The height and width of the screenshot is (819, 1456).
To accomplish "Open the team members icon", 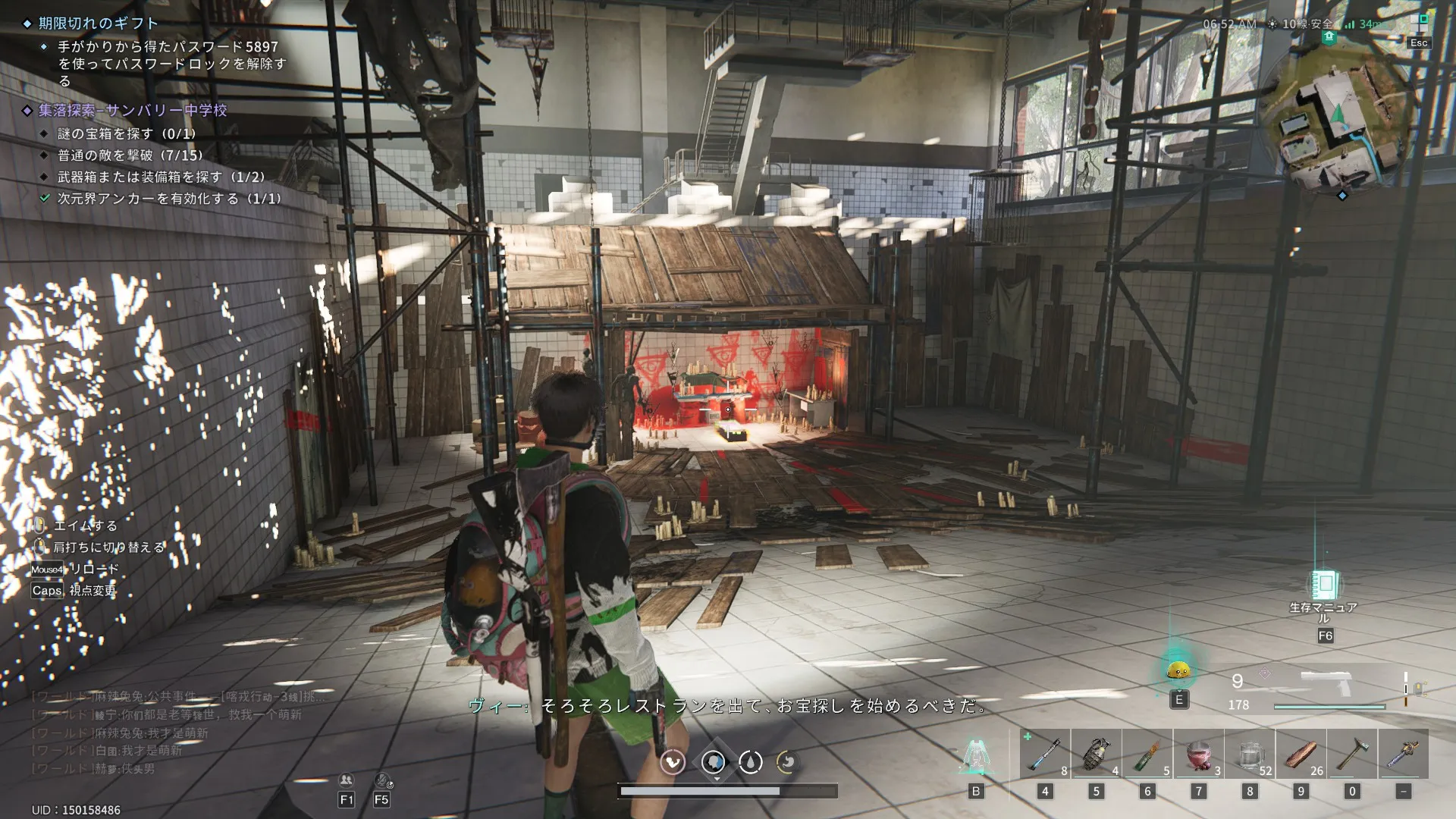I will [x=347, y=780].
